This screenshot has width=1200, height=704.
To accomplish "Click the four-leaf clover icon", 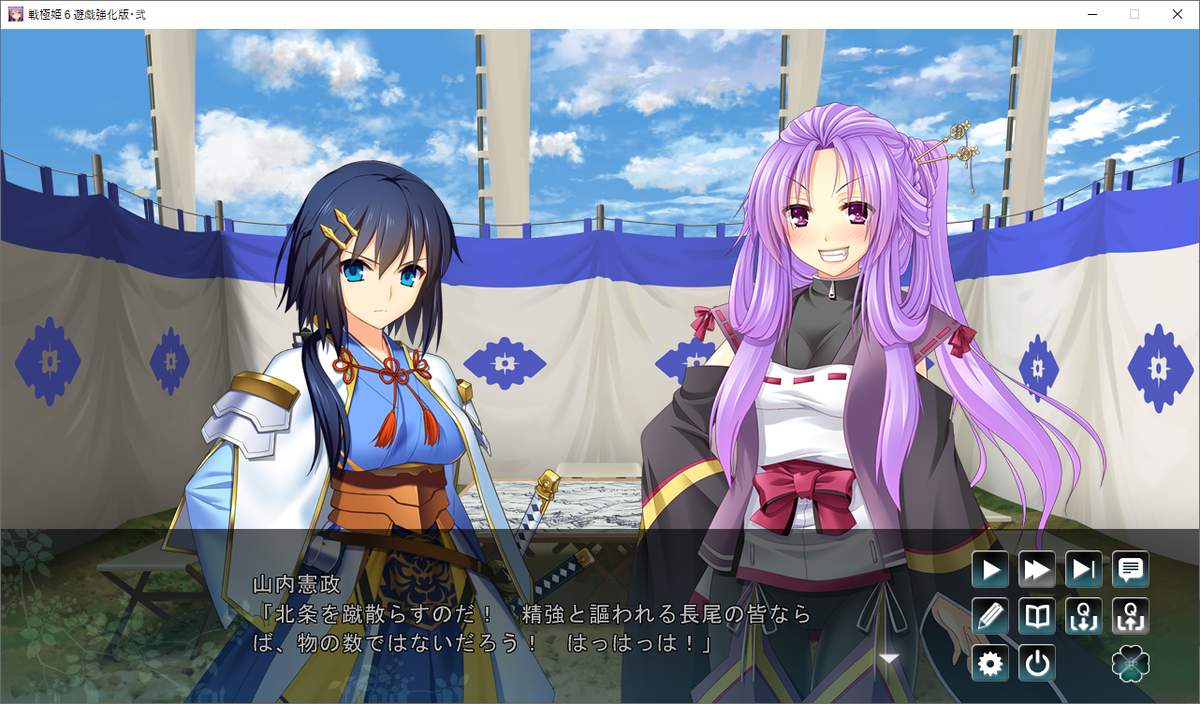I will tap(1131, 663).
